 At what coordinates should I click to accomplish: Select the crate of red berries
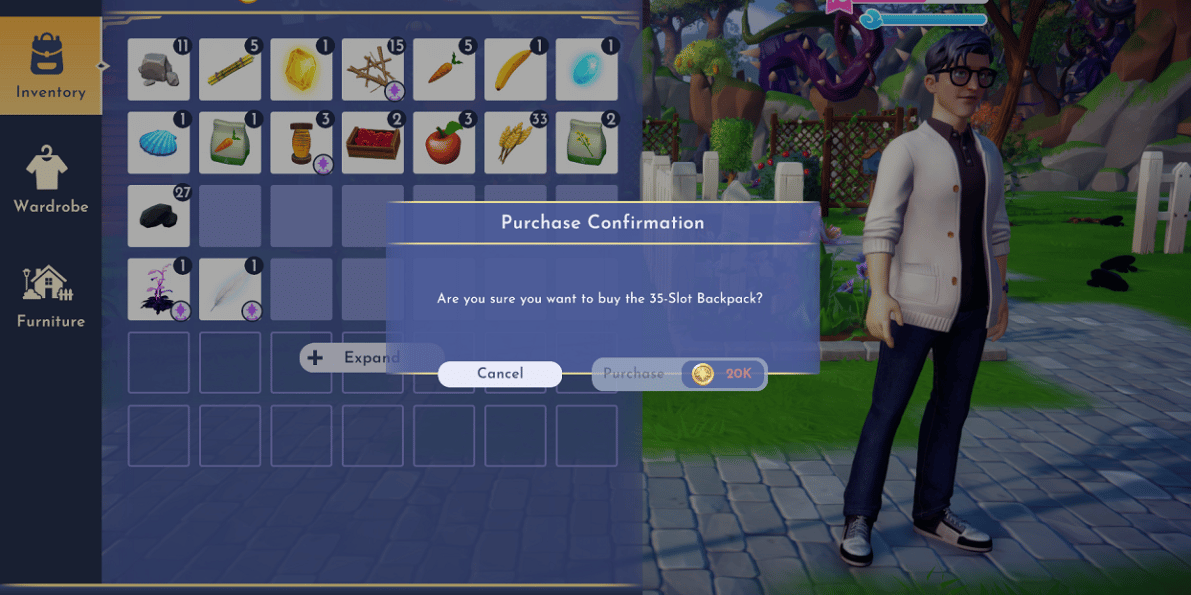click(x=372, y=143)
